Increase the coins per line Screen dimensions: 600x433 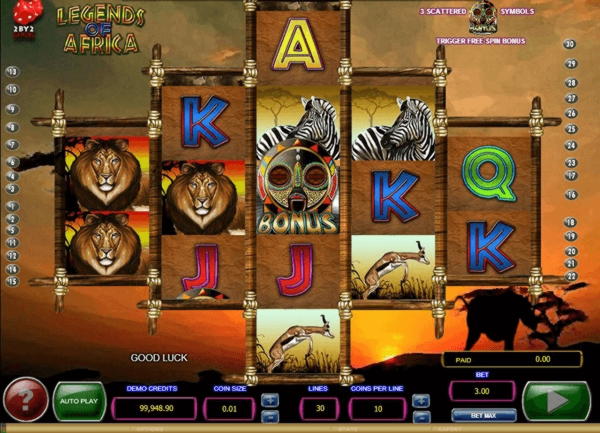pos(420,400)
